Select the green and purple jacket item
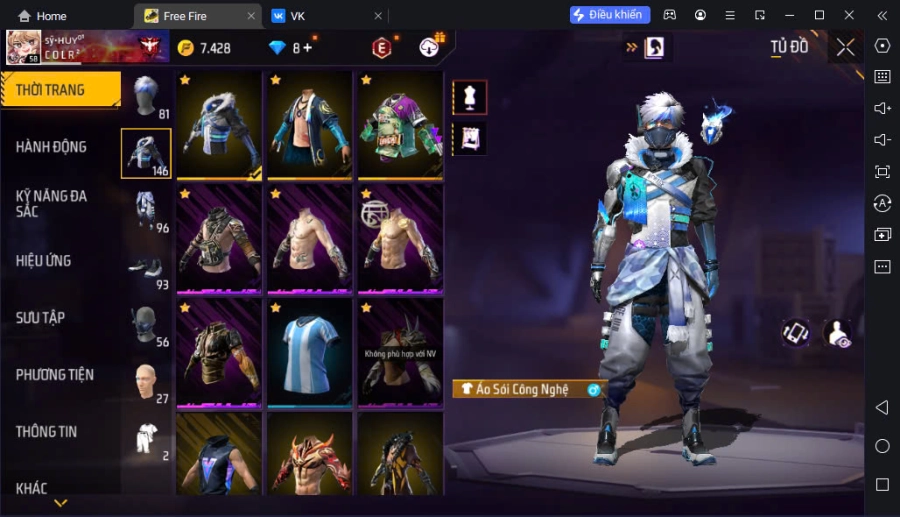 click(400, 126)
